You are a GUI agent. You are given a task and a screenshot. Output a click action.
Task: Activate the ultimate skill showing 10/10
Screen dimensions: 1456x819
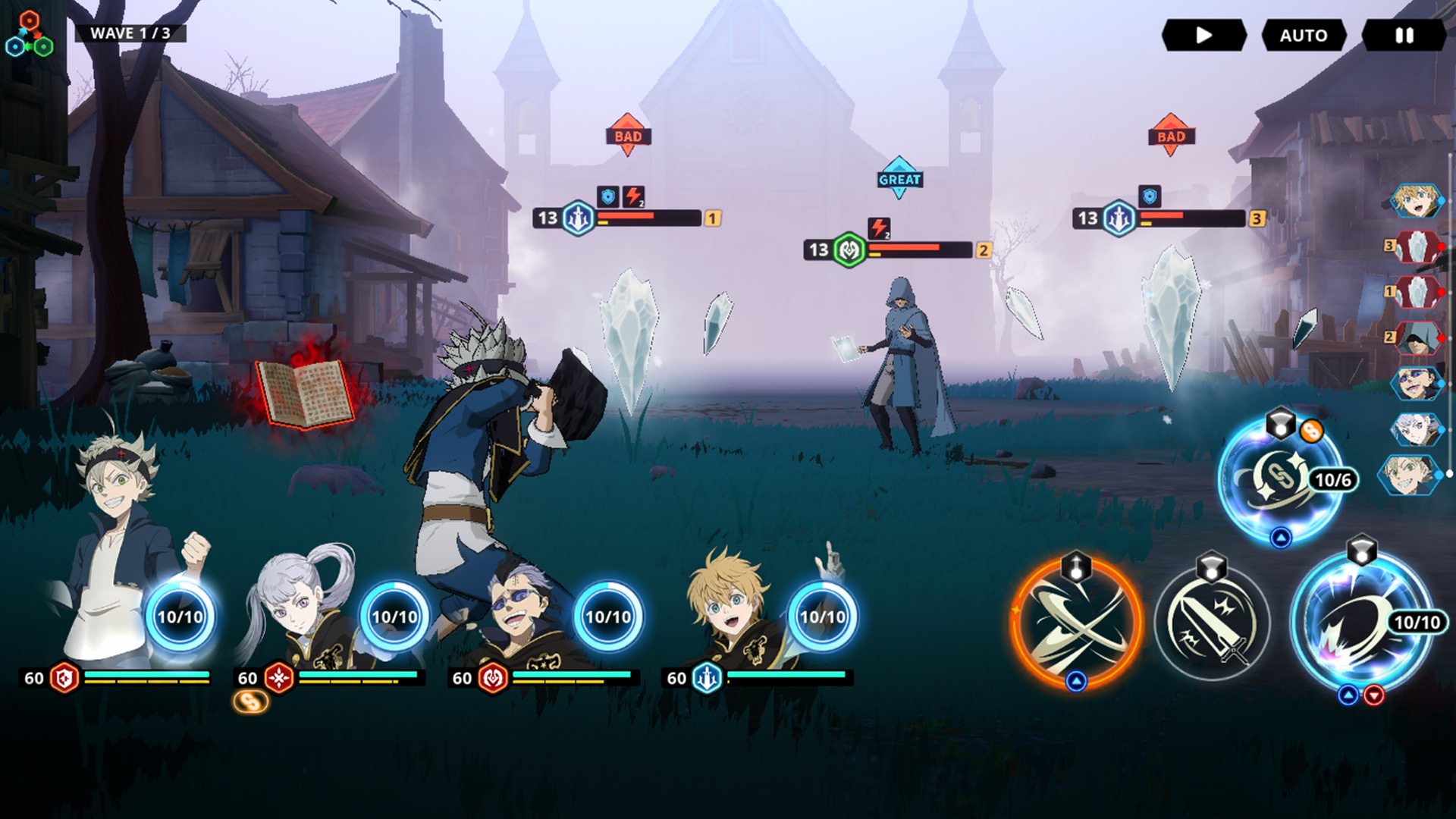[x=1360, y=622]
